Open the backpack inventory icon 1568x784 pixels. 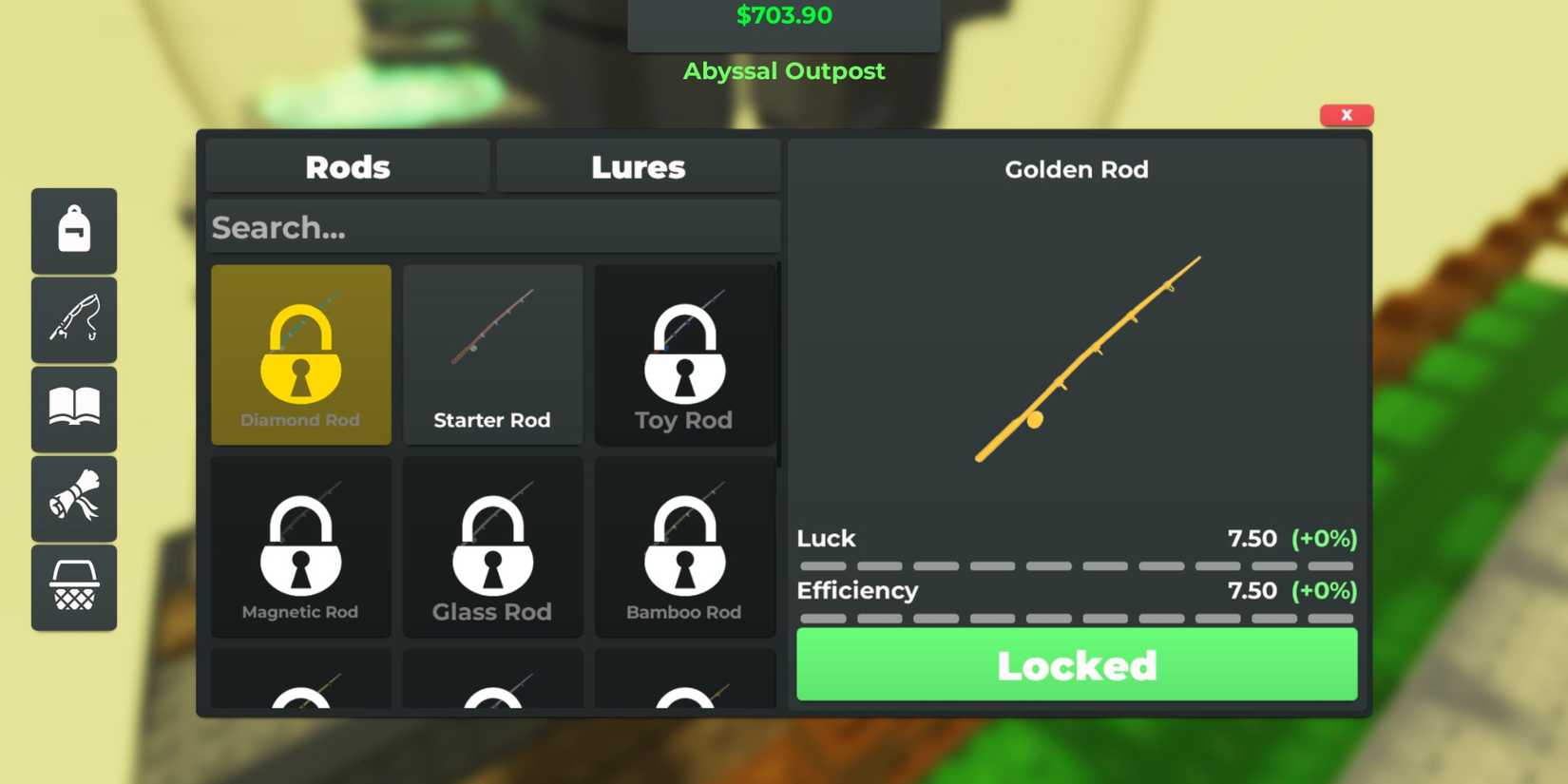74,230
